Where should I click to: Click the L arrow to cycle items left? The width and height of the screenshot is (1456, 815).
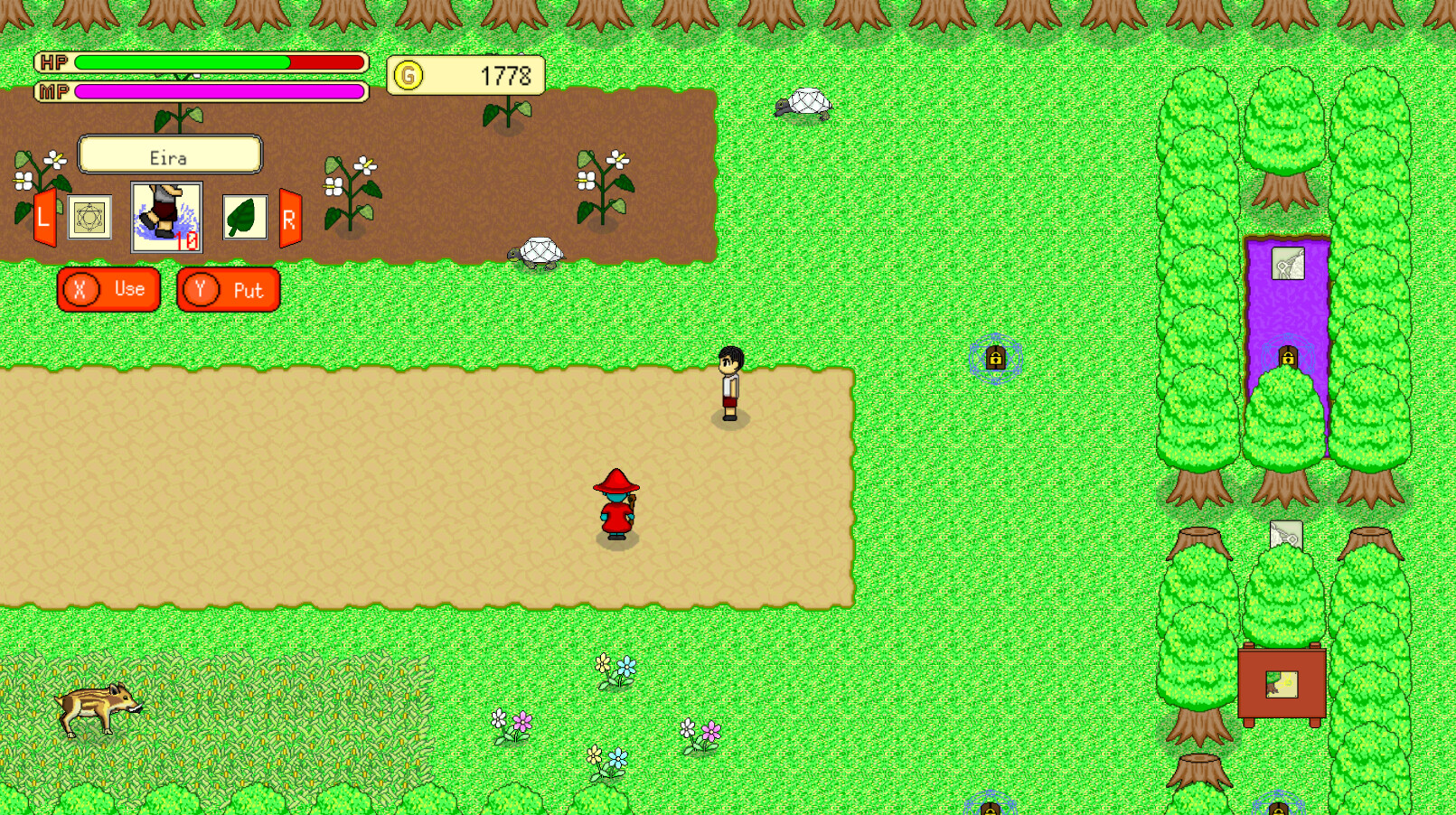coord(44,217)
